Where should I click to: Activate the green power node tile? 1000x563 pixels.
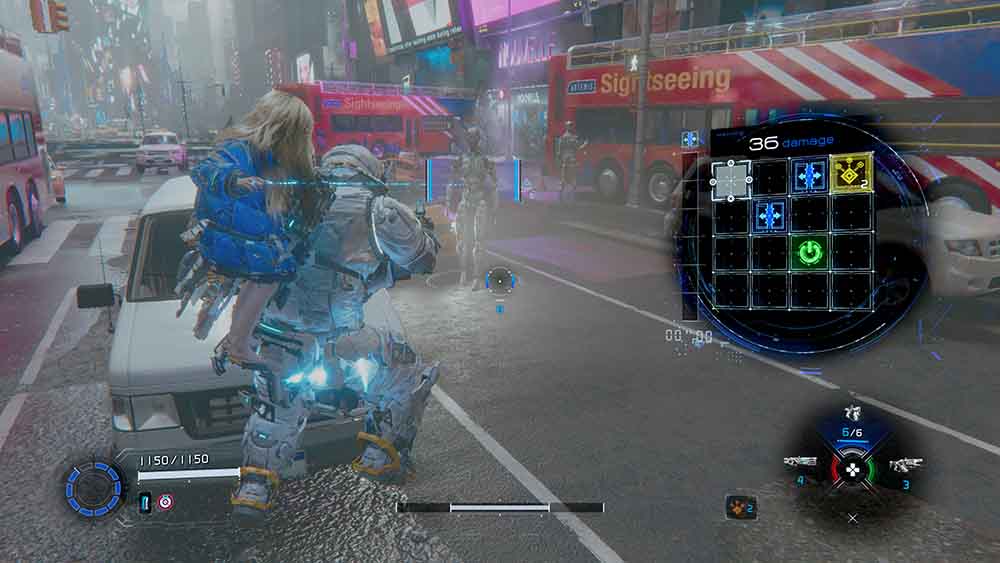(810, 251)
